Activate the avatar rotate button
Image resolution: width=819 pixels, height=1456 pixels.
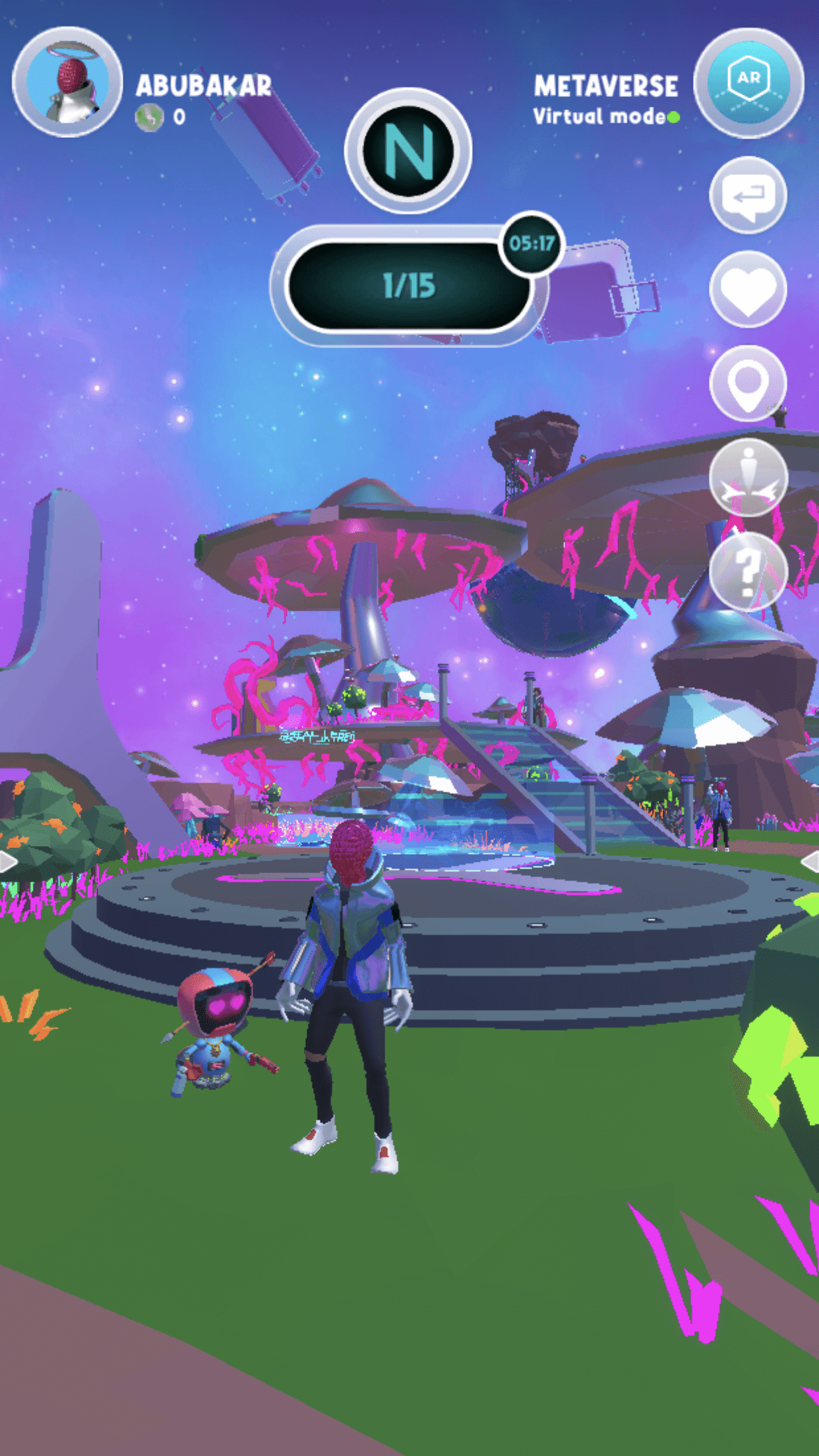(748, 477)
